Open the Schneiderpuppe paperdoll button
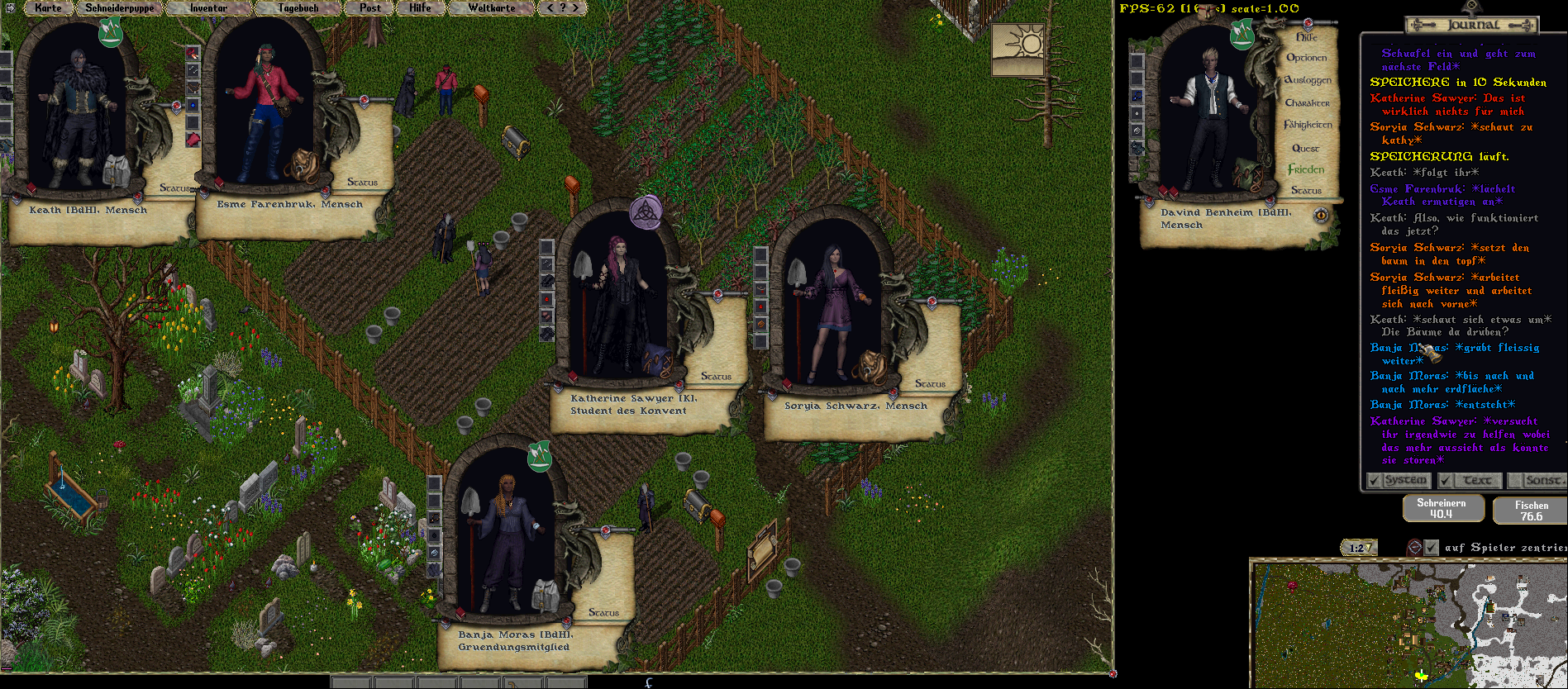 point(119,8)
